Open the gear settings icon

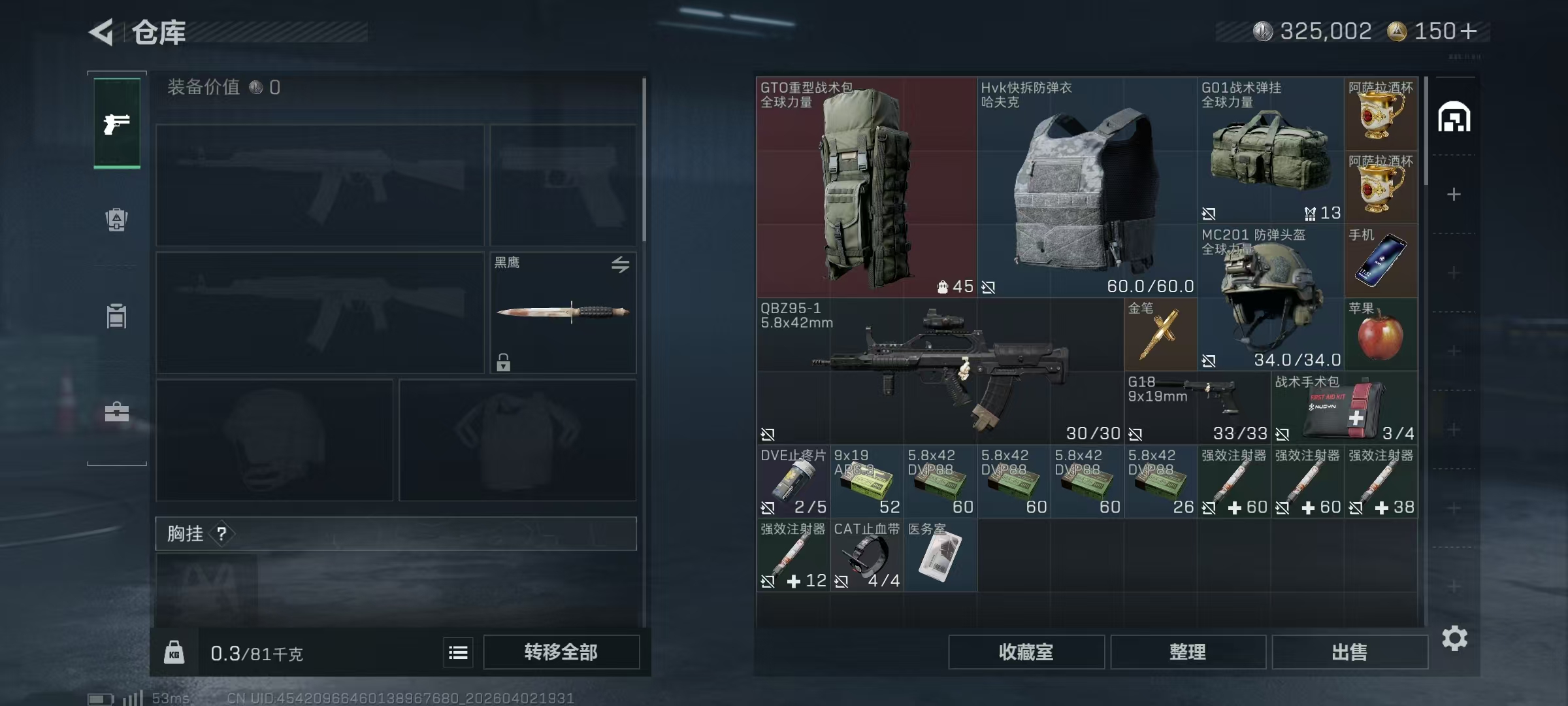[x=1454, y=638]
